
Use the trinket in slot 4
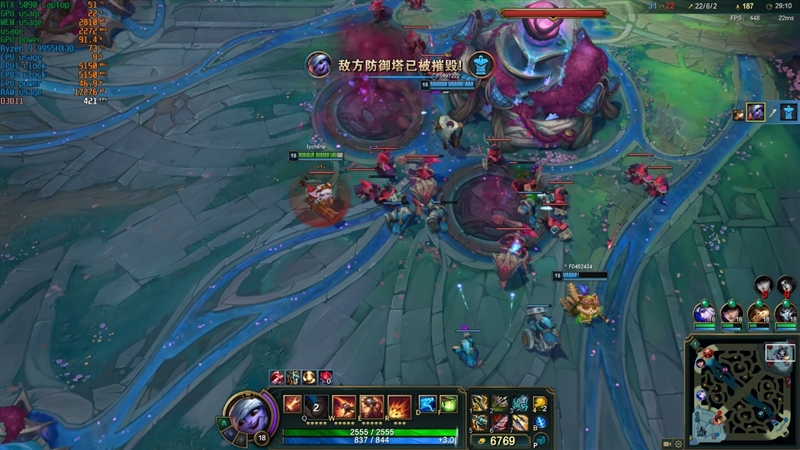point(541,403)
